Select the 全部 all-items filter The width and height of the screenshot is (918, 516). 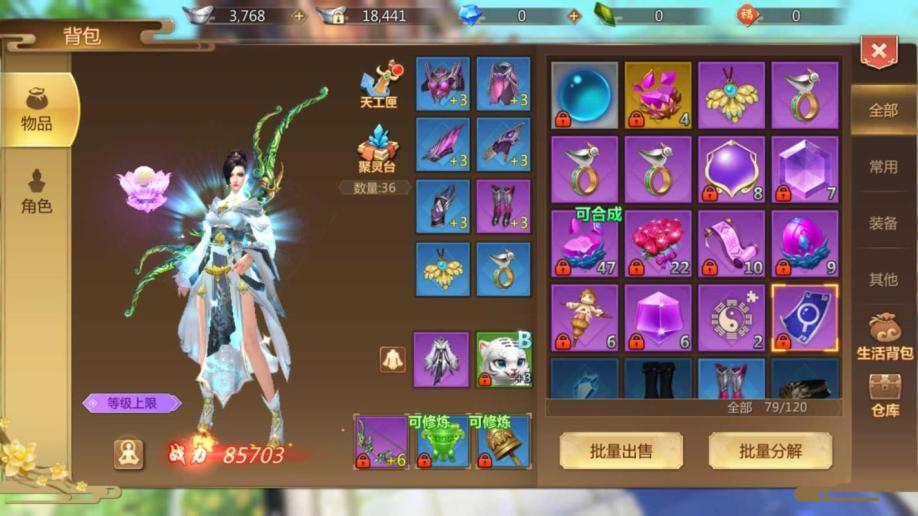(883, 110)
